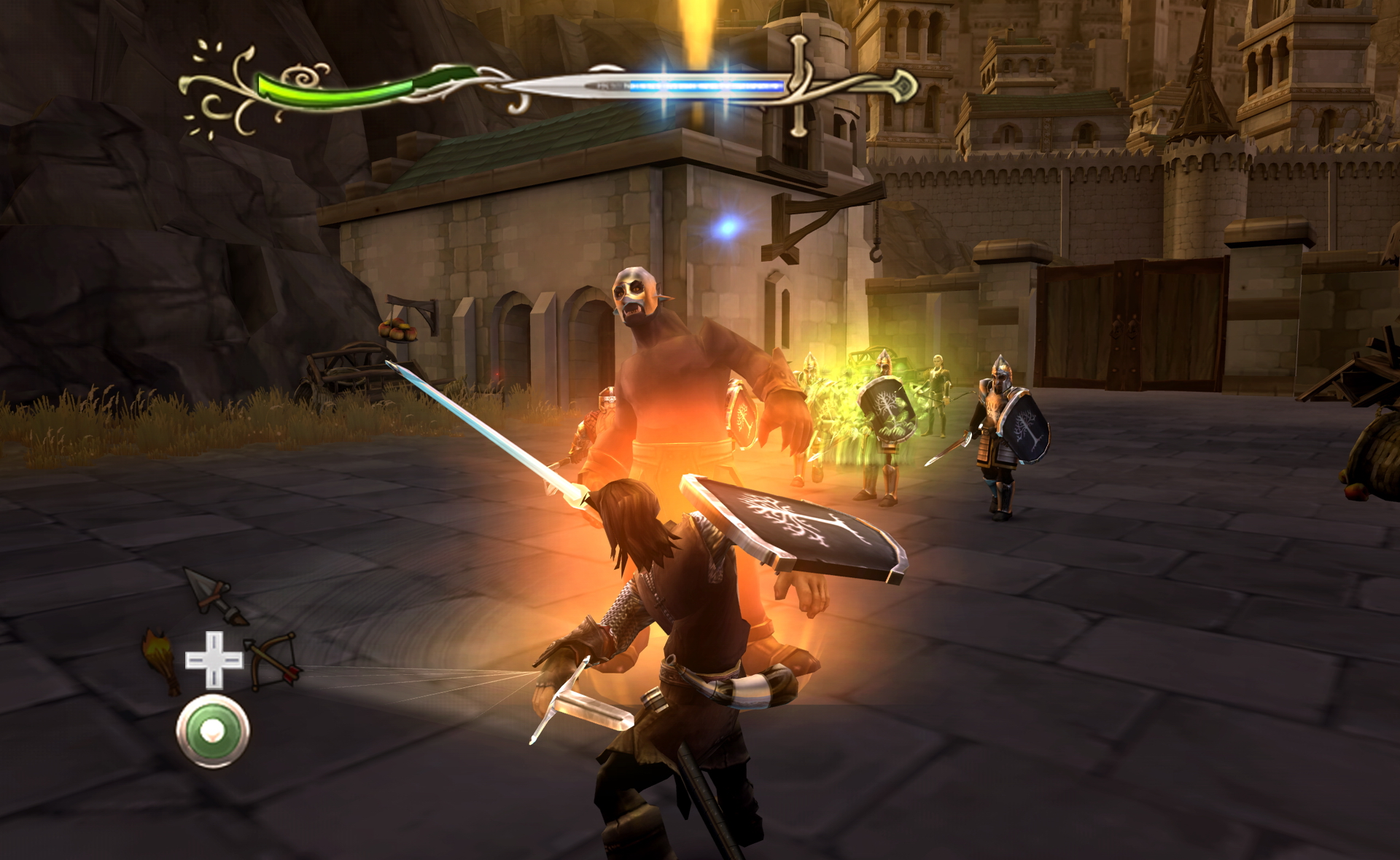Equip the bow and arrow icon
Viewport: 1400px width, 860px height.
272,660
